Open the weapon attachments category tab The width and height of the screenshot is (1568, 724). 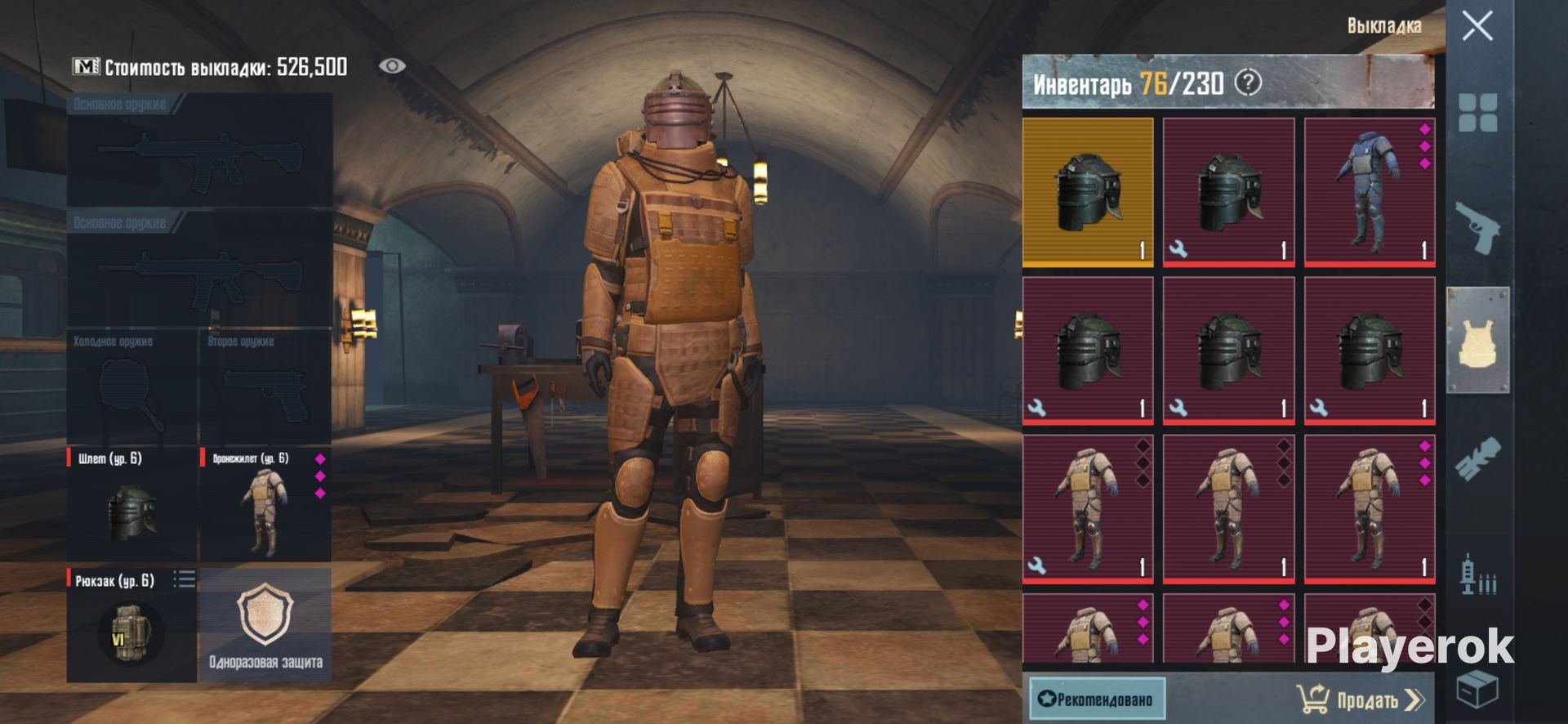(1477, 459)
